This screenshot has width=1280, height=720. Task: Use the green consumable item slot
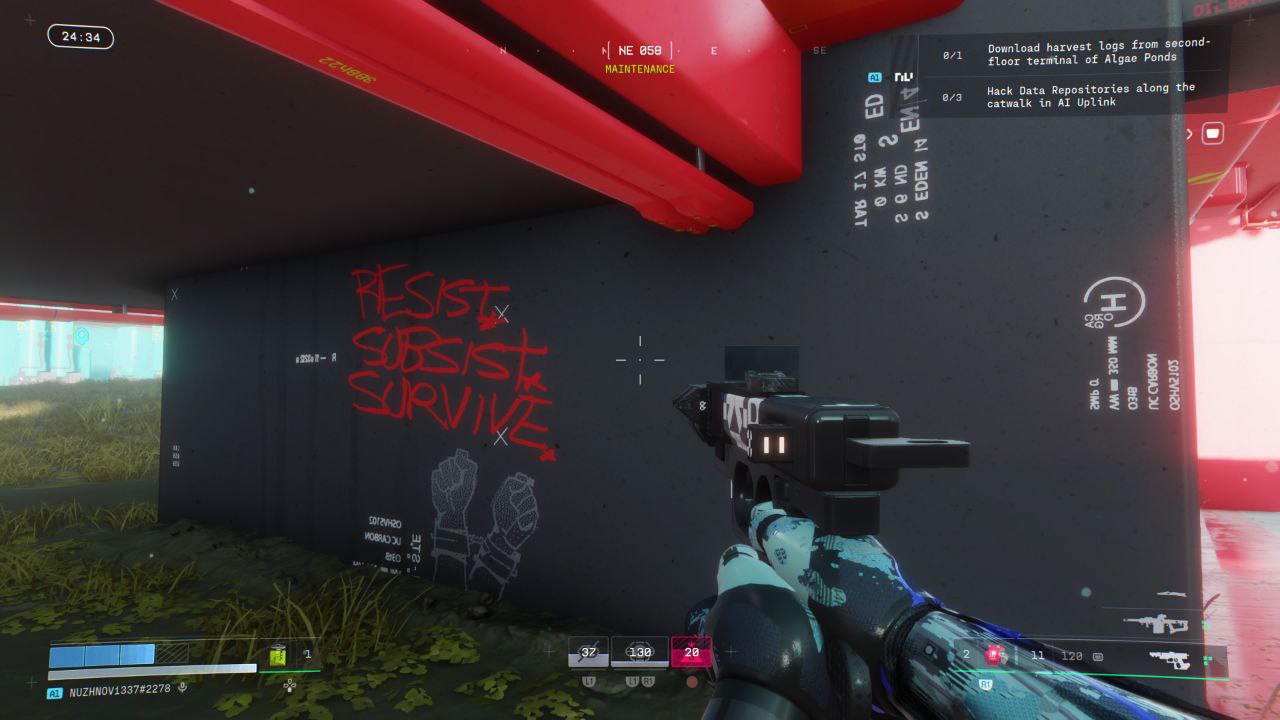[277, 656]
